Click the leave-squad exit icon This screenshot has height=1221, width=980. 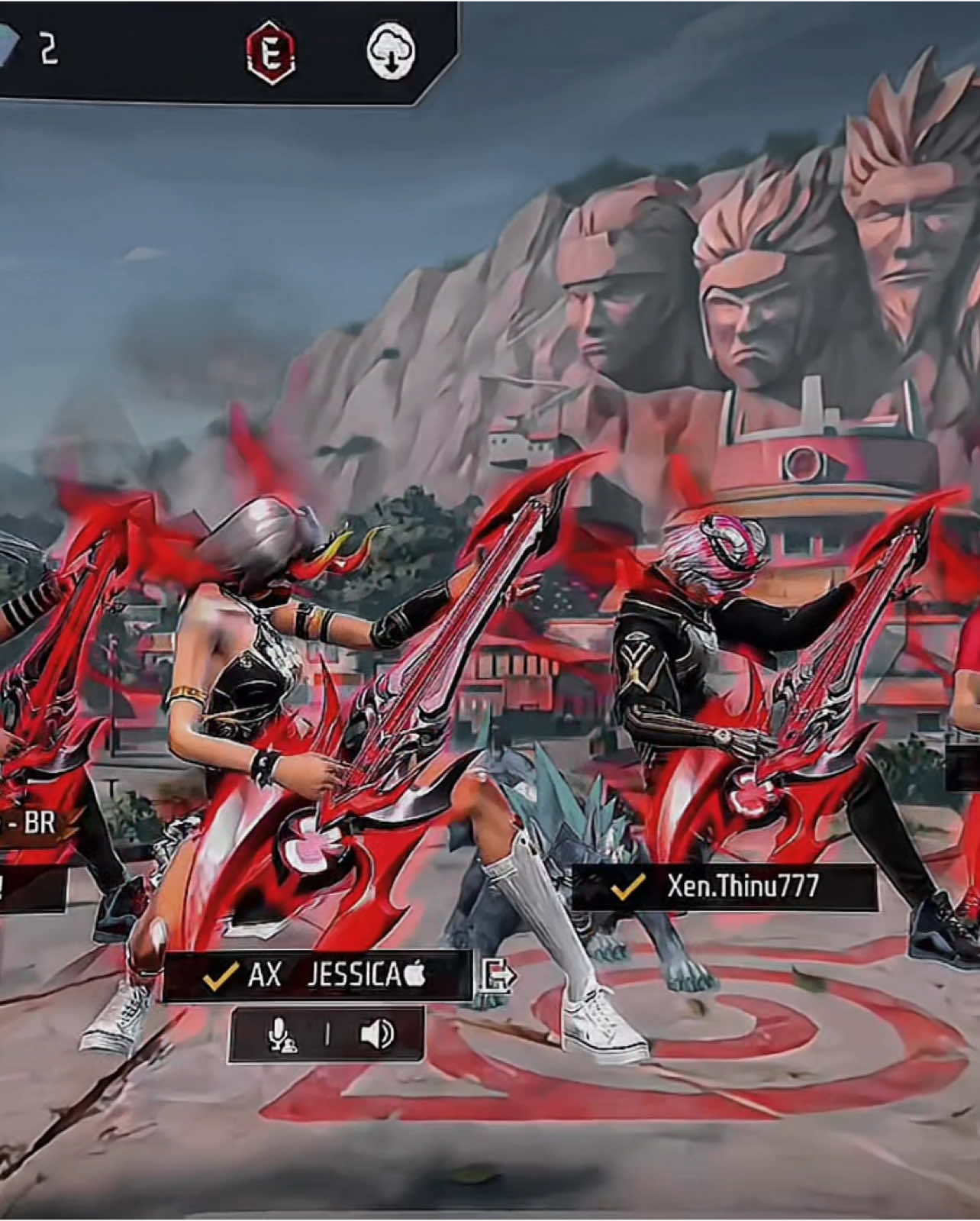point(498,975)
